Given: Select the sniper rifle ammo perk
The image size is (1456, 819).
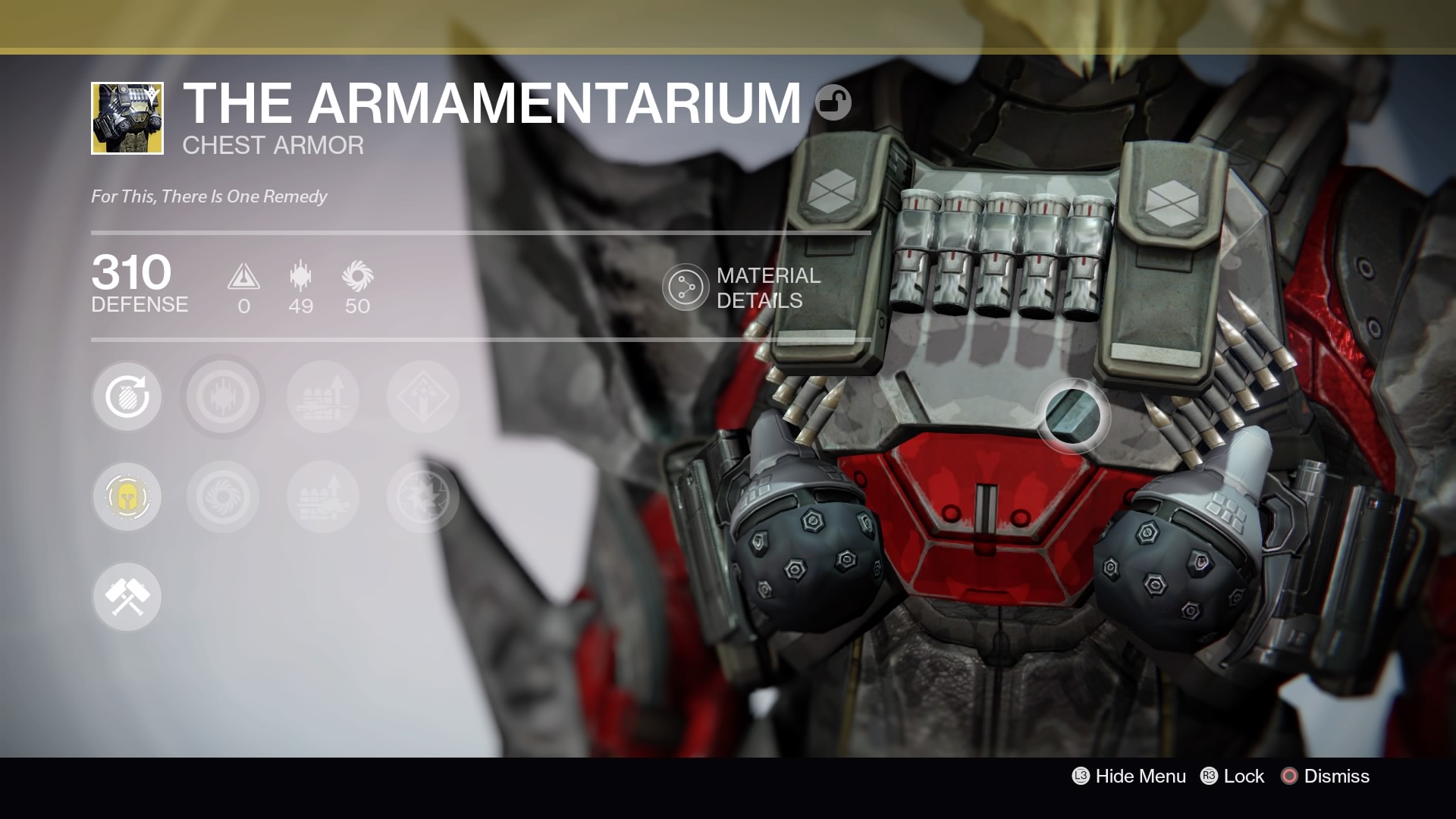Looking at the screenshot, I should pos(323,397).
